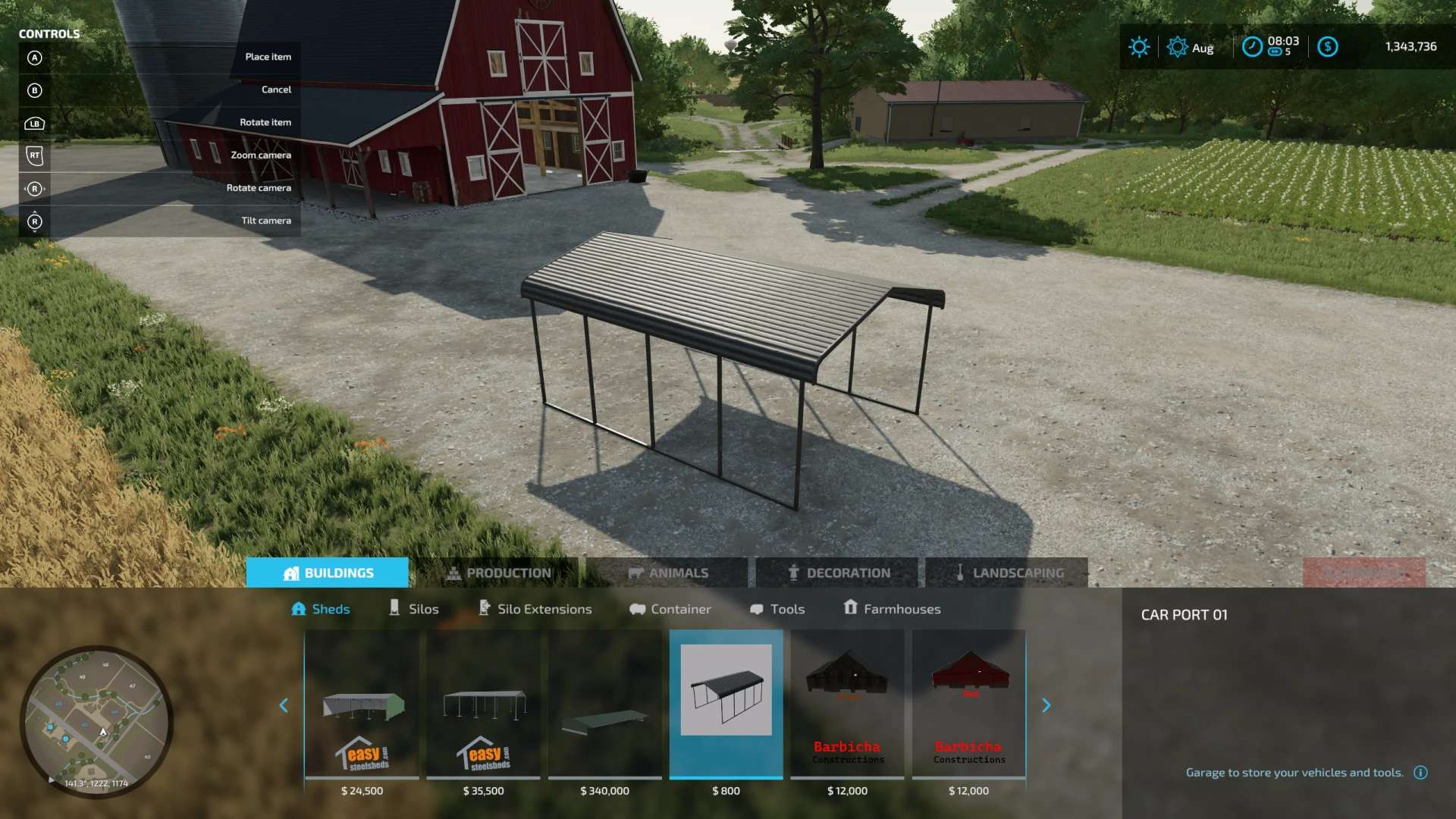The image size is (1456, 819).
Task: Show previous page of shed items
Action: tap(284, 706)
